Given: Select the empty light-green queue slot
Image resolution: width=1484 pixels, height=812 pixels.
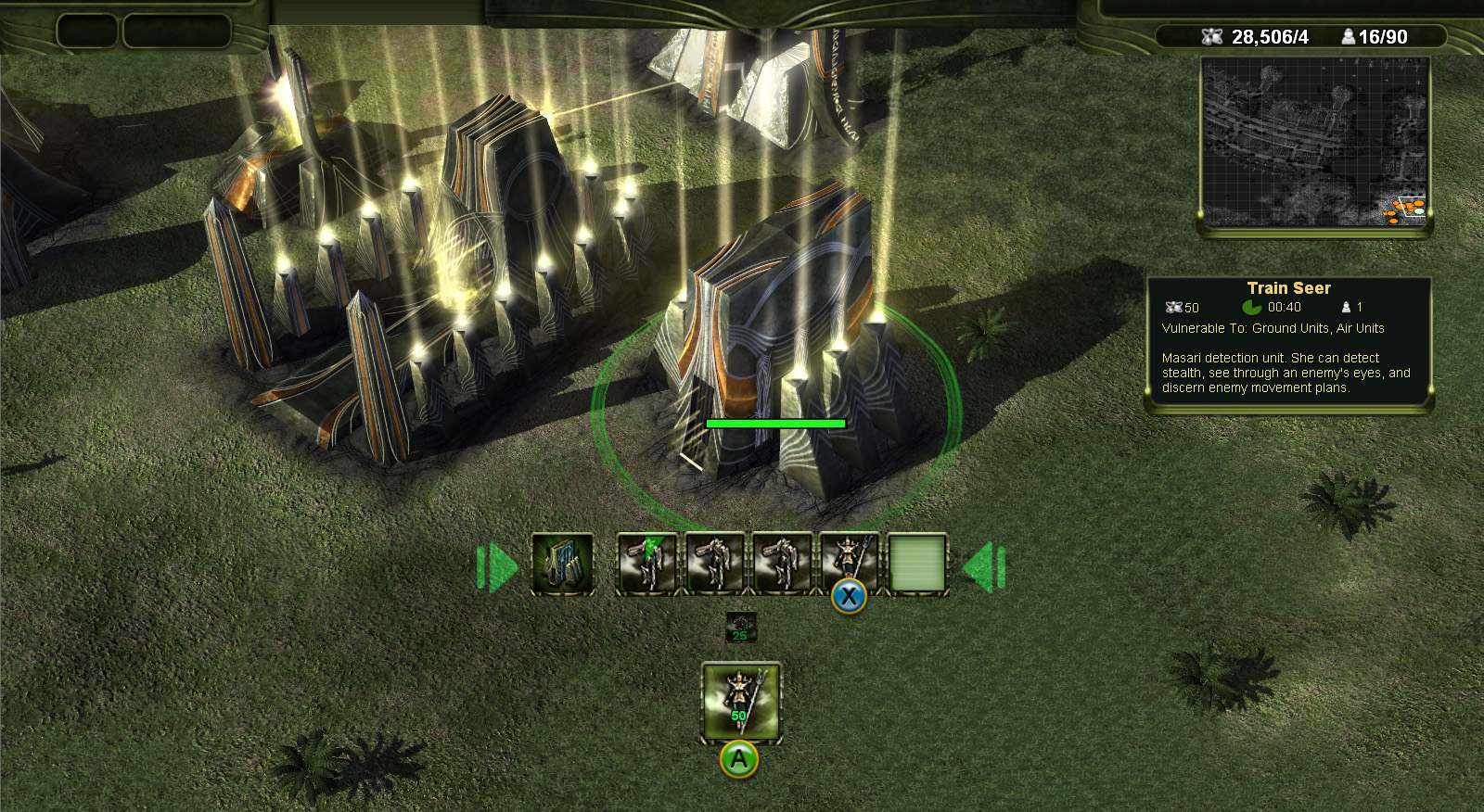Looking at the screenshot, I should click(x=917, y=564).
